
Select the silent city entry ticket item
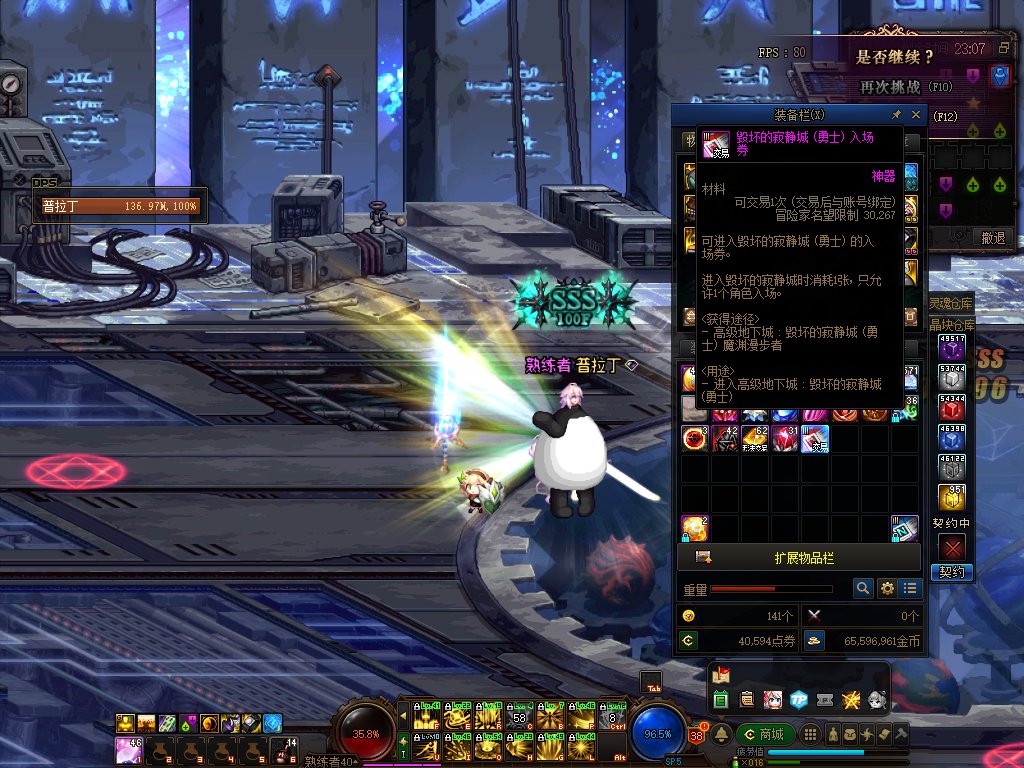coord(814,438)
